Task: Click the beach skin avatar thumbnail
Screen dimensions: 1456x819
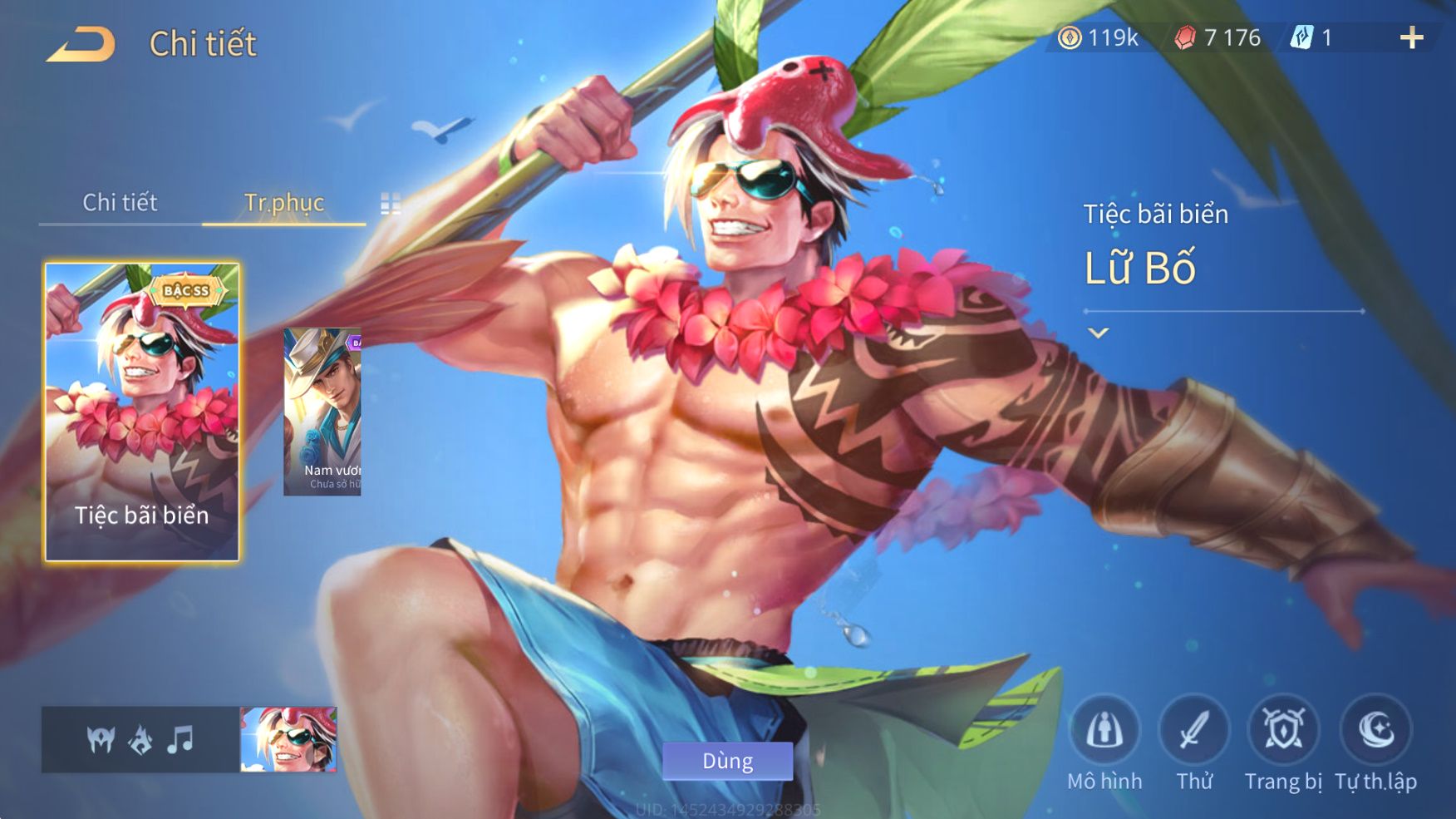Action: [288, 739]
